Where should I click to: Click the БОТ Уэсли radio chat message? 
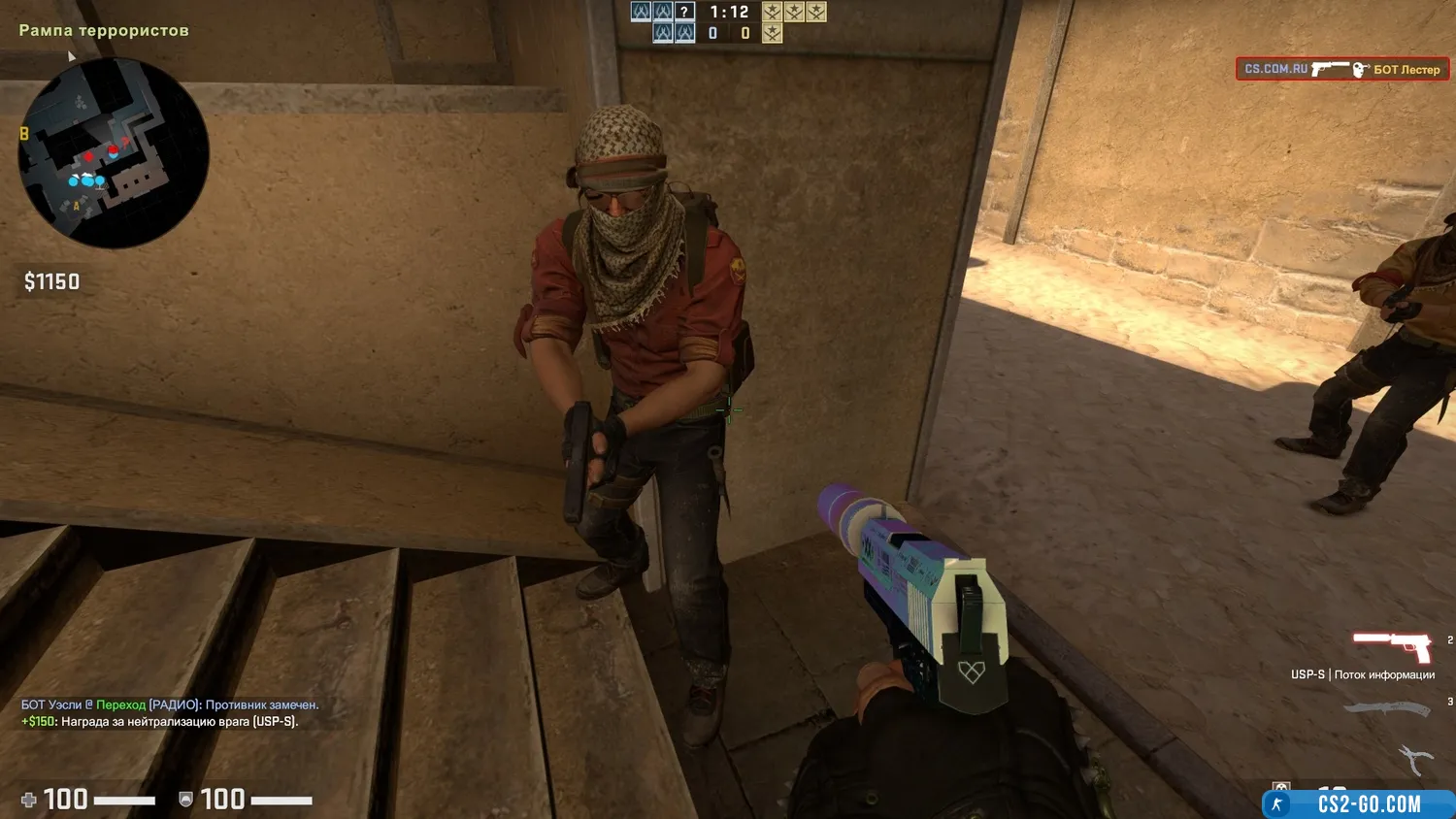coord(170,704)
